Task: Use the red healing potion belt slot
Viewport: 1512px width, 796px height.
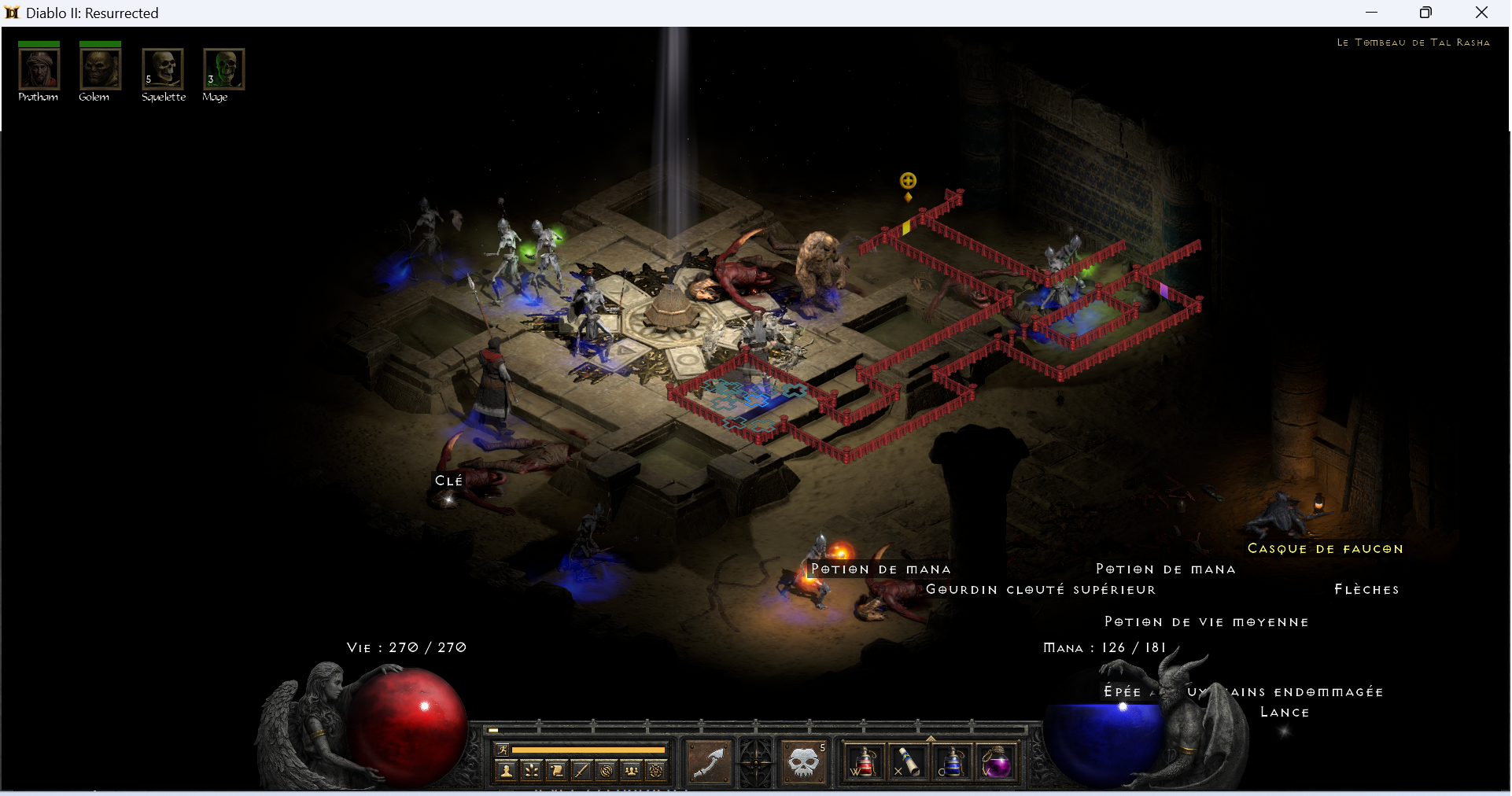Action: click(864, 761)
